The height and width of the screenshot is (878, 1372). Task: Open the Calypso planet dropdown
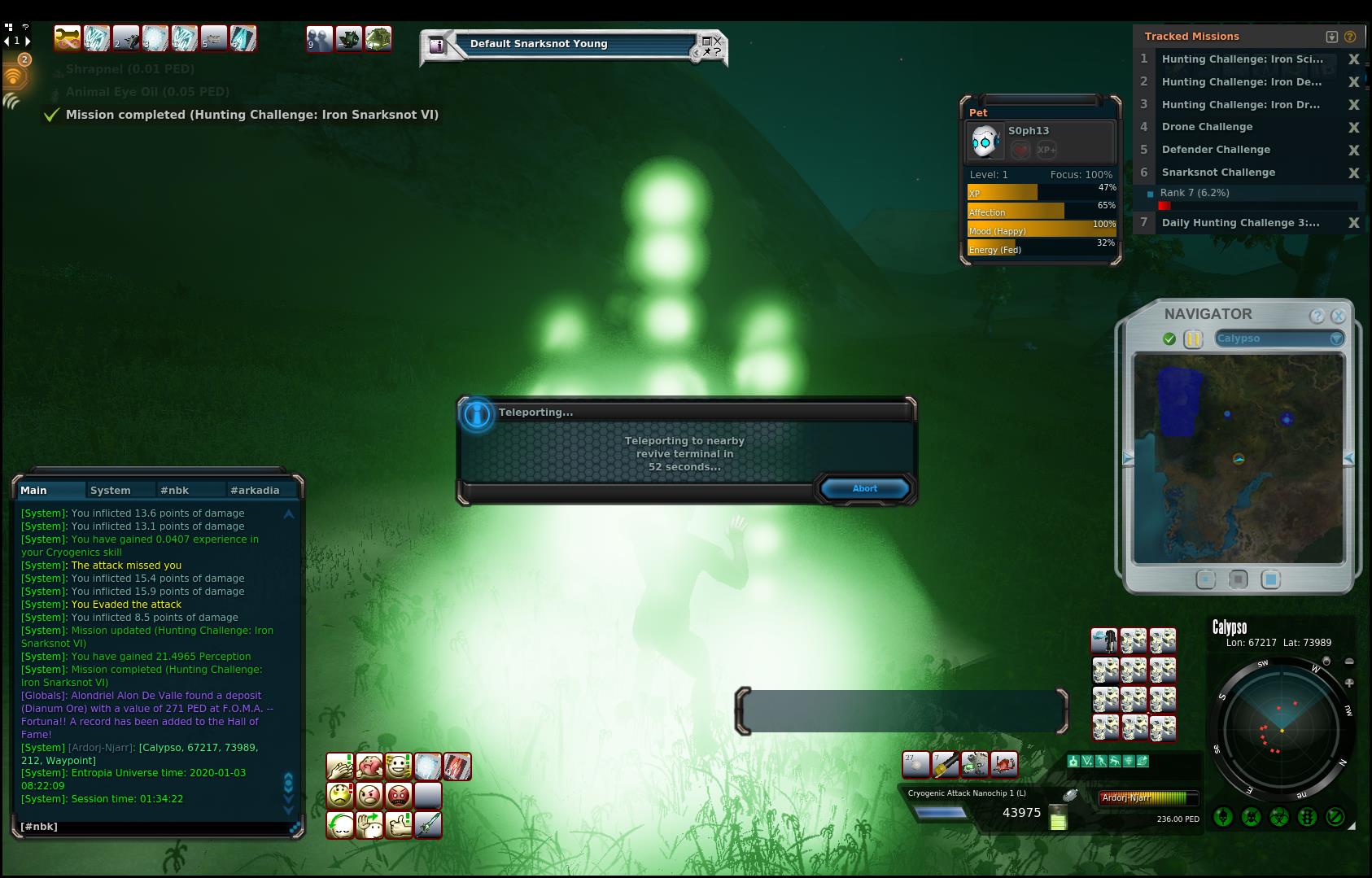(1336, 339)
